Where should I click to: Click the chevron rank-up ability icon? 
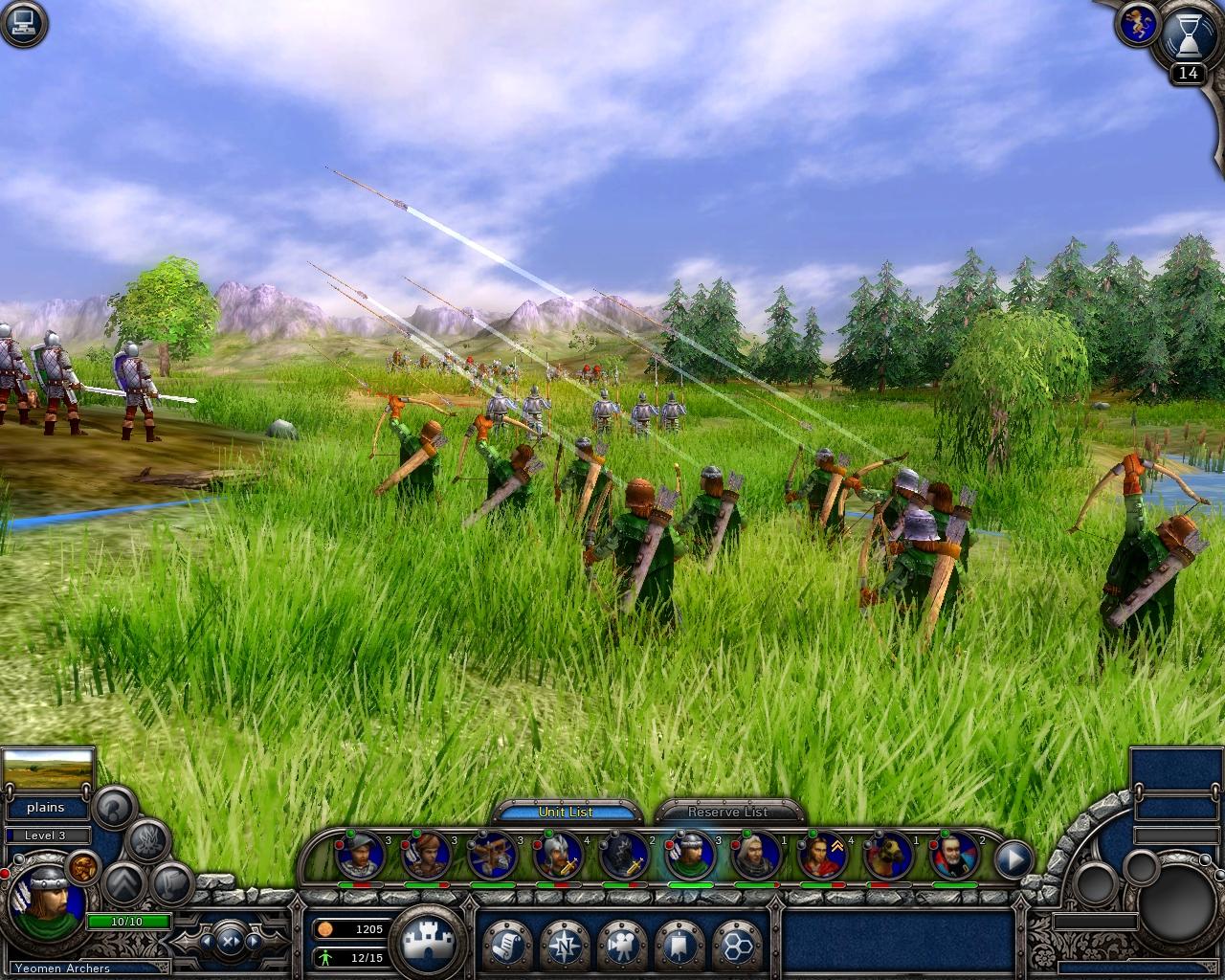(124, 884)
